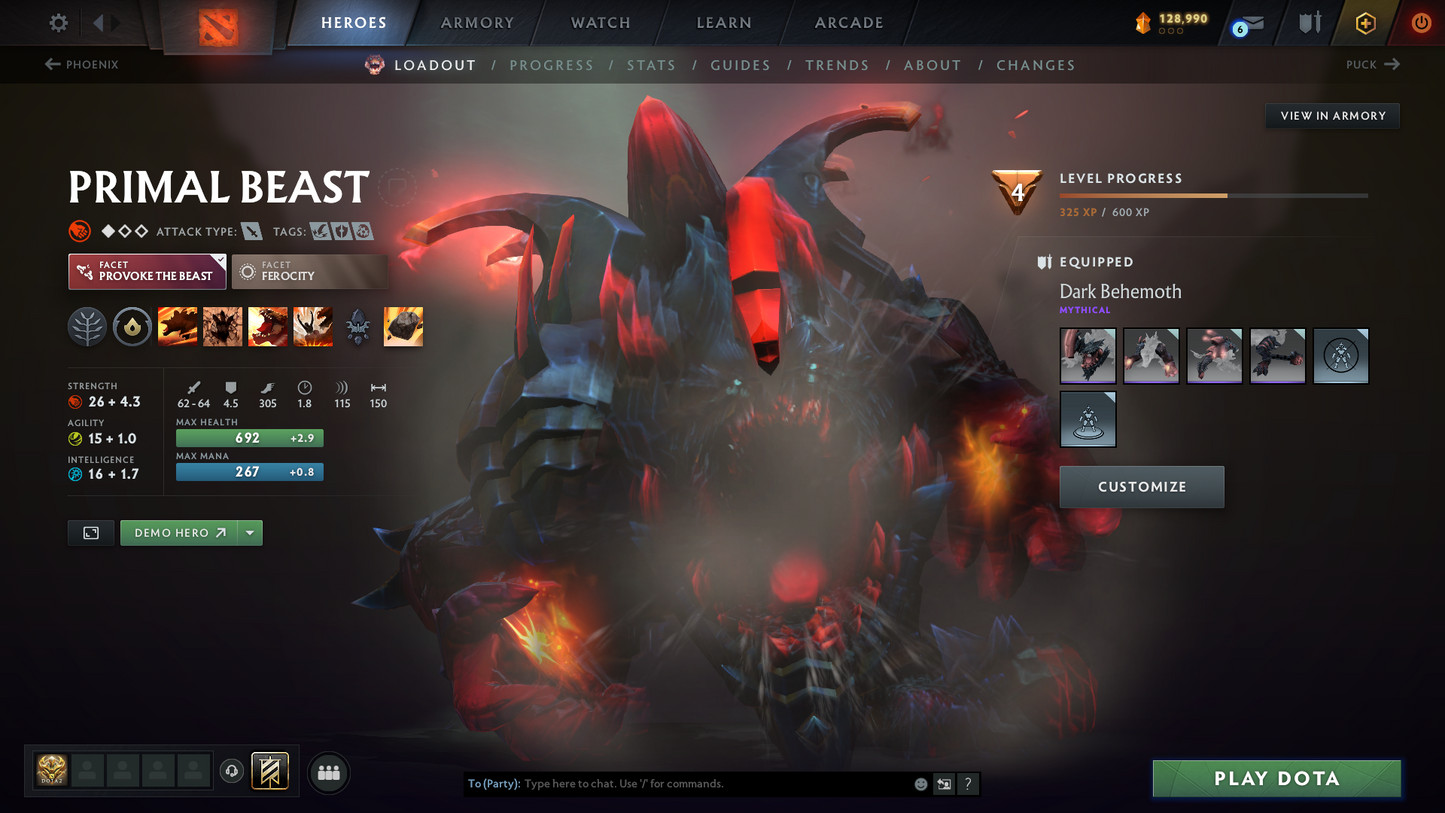The height and width of the screenshot is (813, 1445).
Task: Click the innate ability droplet icon
Action: click(132, 326)
